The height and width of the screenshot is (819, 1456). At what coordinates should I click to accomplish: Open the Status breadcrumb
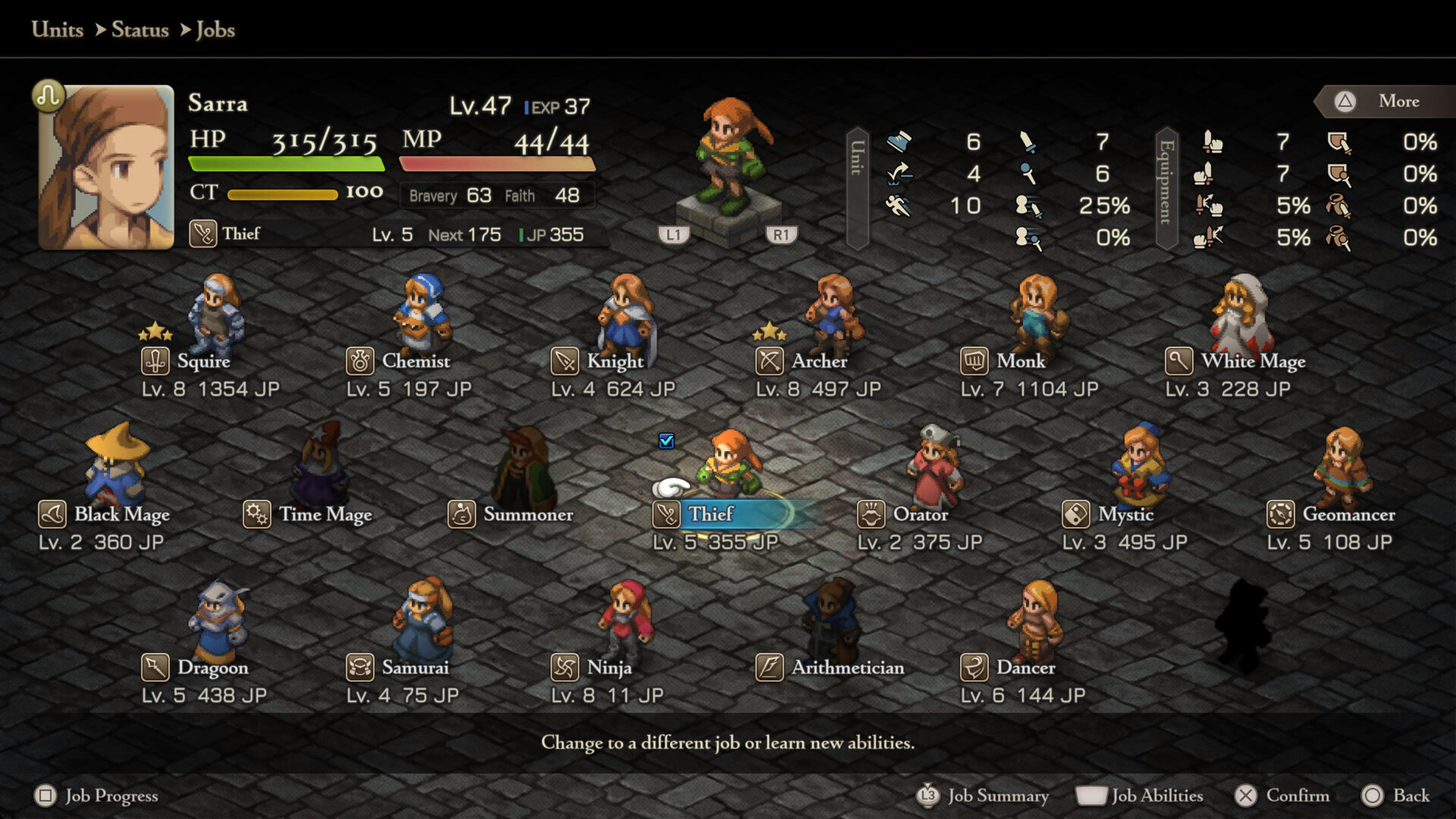coord(140,30)
